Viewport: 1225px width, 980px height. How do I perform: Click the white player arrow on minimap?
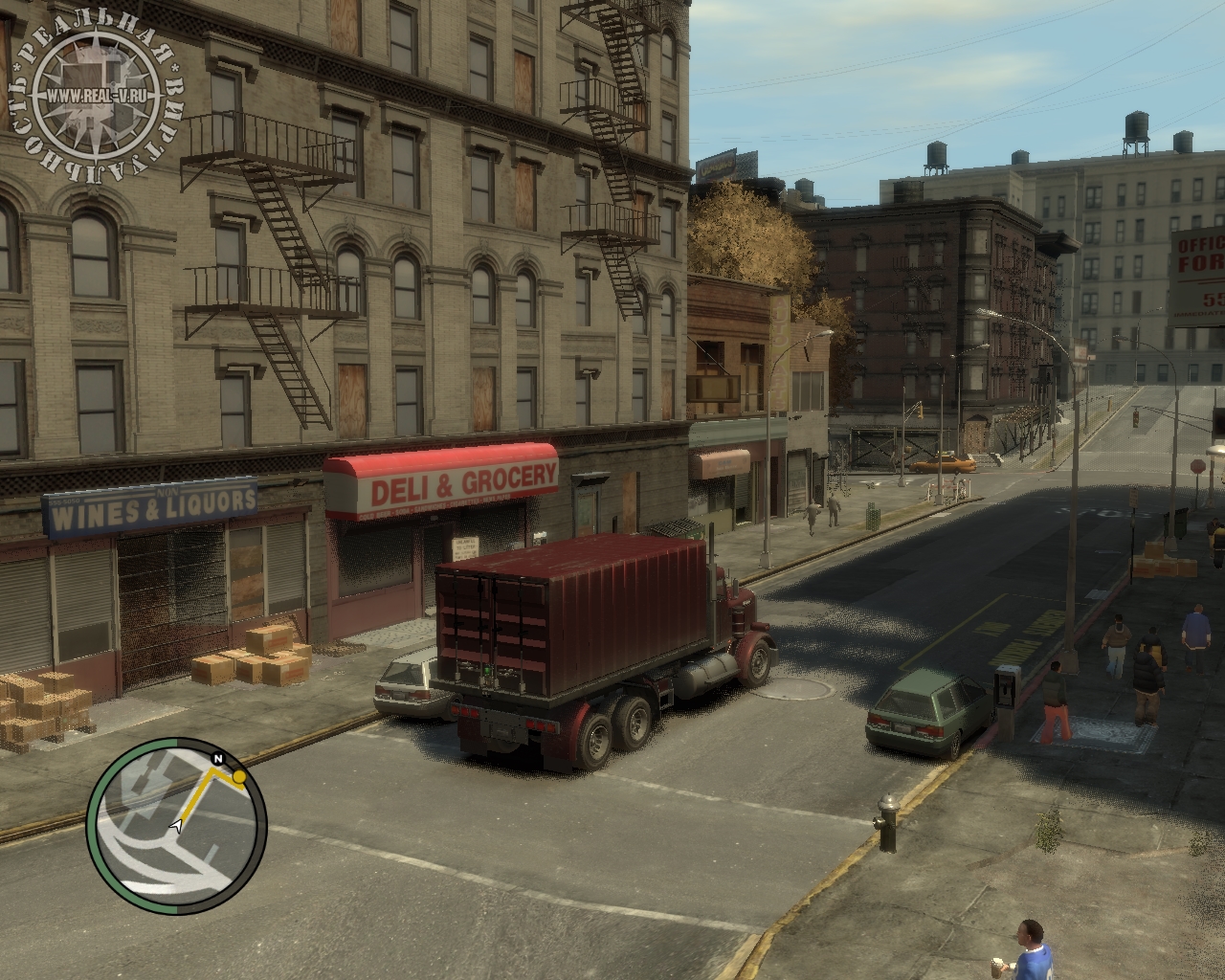click(176, 824)
